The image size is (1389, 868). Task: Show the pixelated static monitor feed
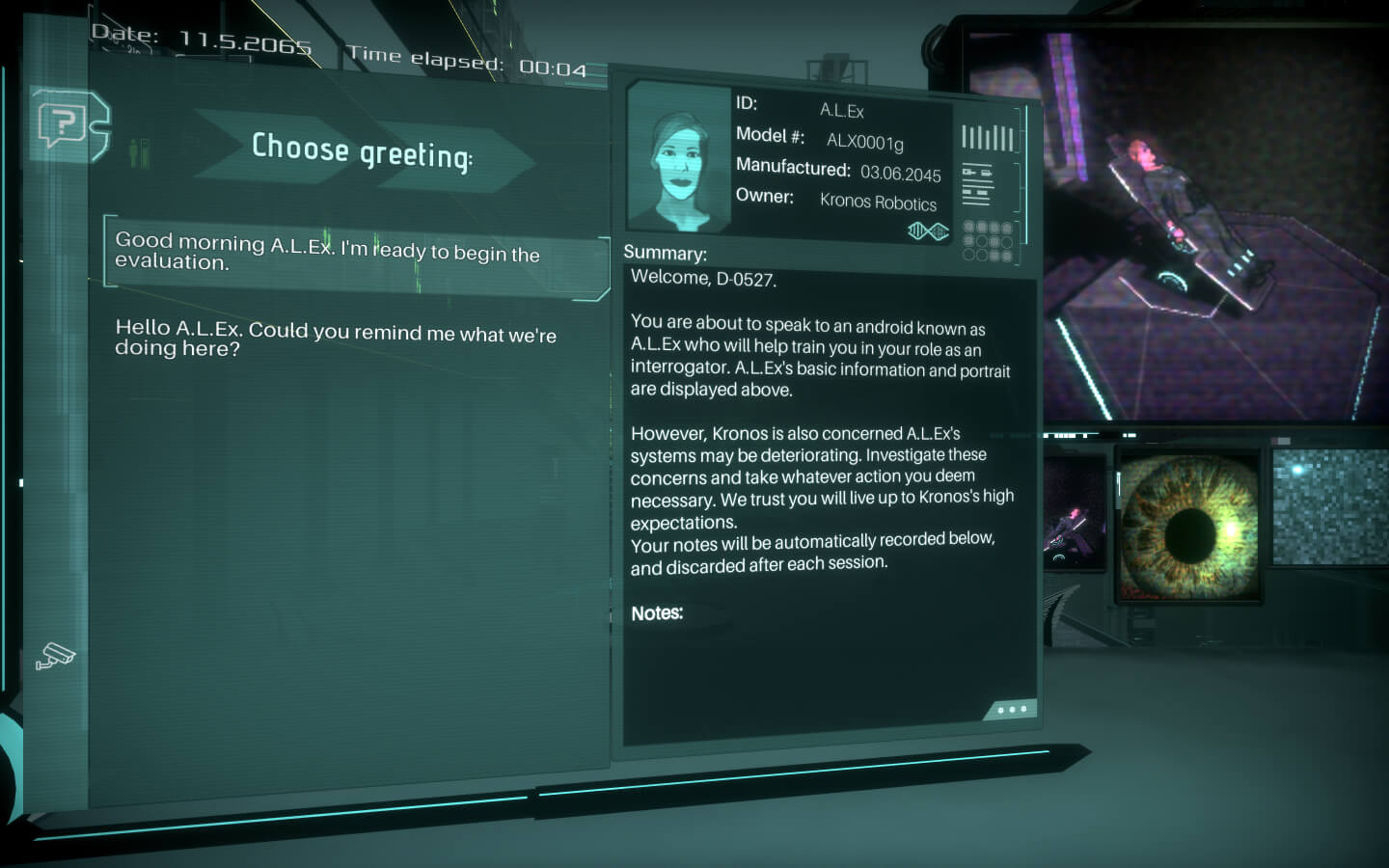coord(1328,506)
